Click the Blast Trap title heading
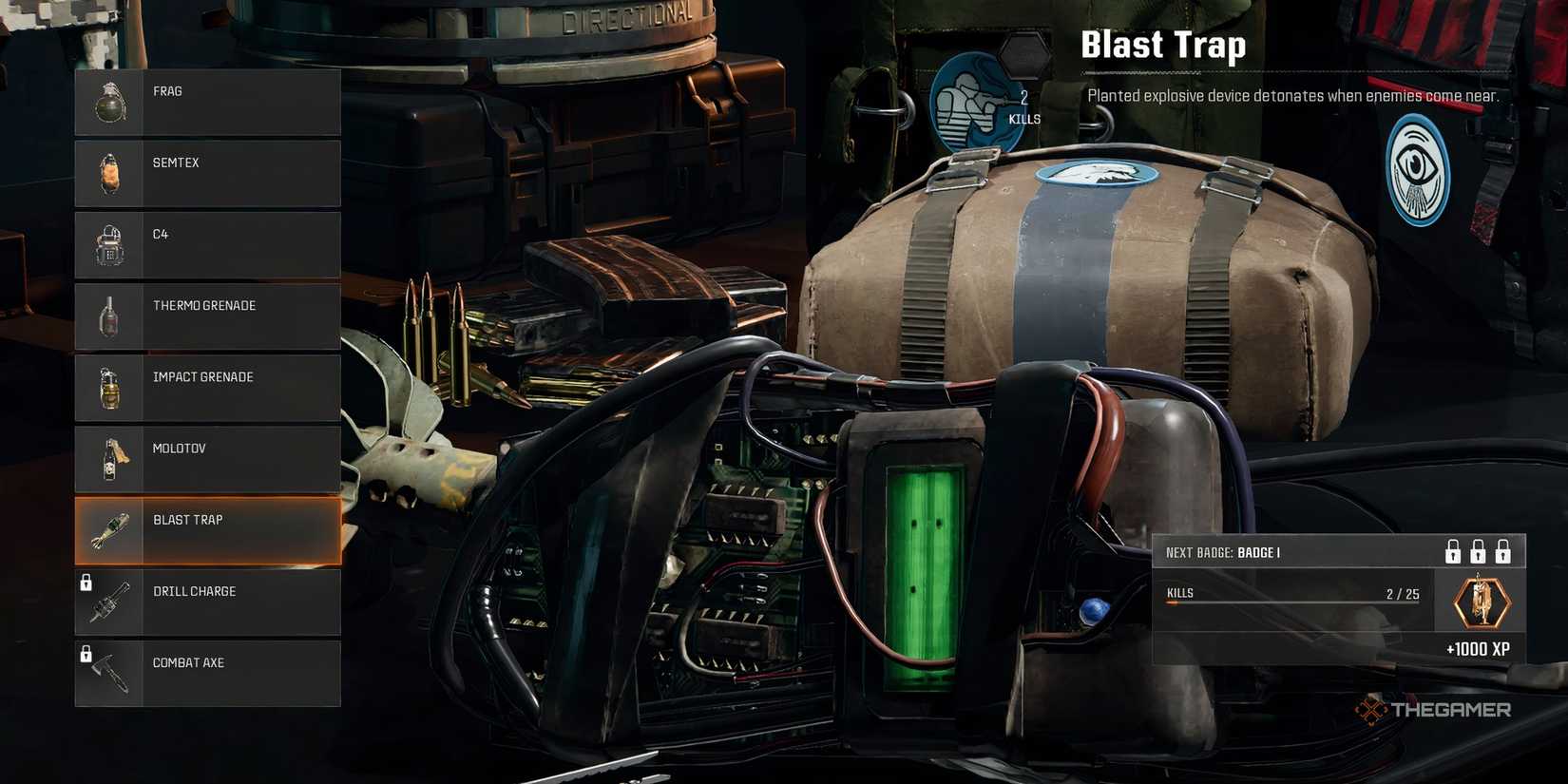The height and width of the screenshot is (784, 1568). (1163, 44)
